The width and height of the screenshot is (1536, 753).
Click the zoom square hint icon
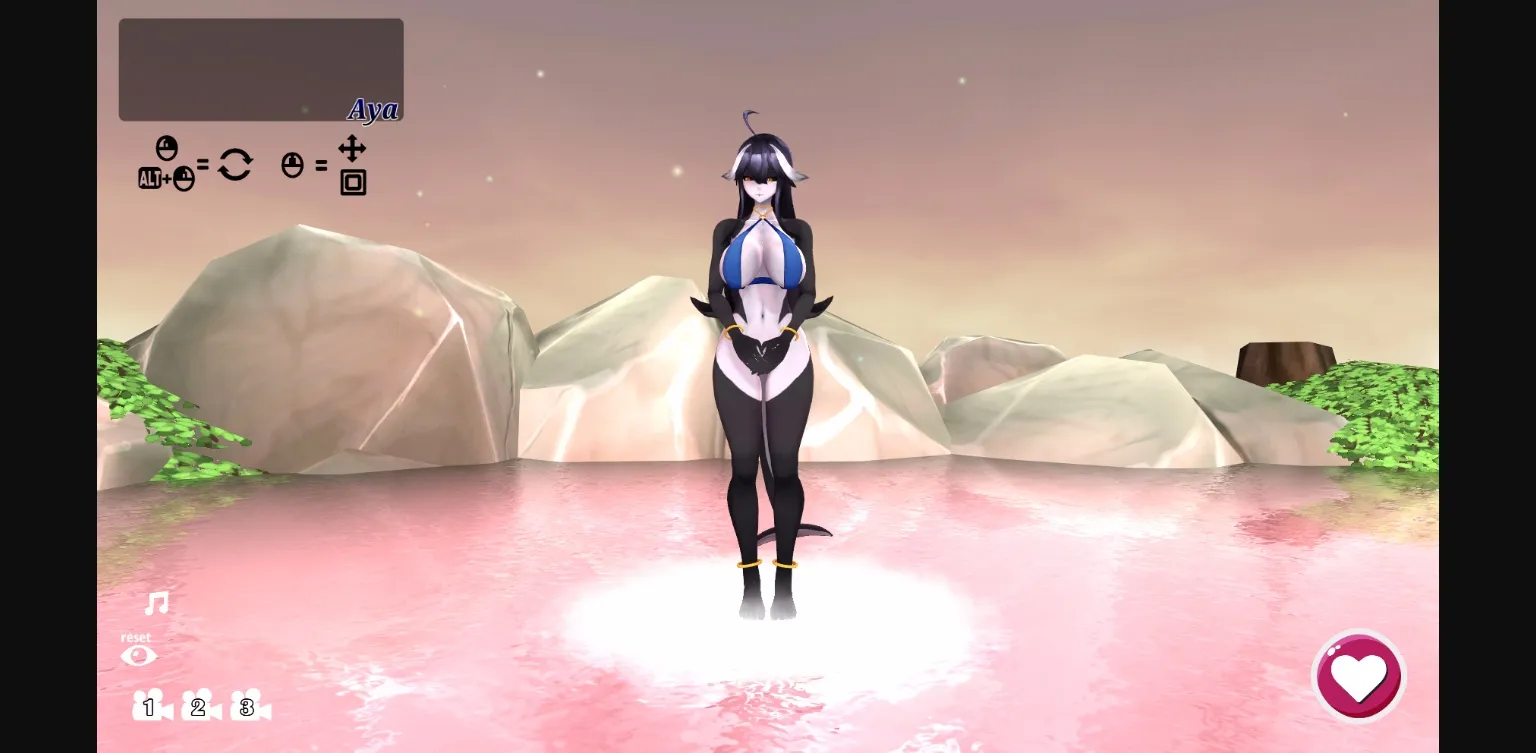point(352,184)
